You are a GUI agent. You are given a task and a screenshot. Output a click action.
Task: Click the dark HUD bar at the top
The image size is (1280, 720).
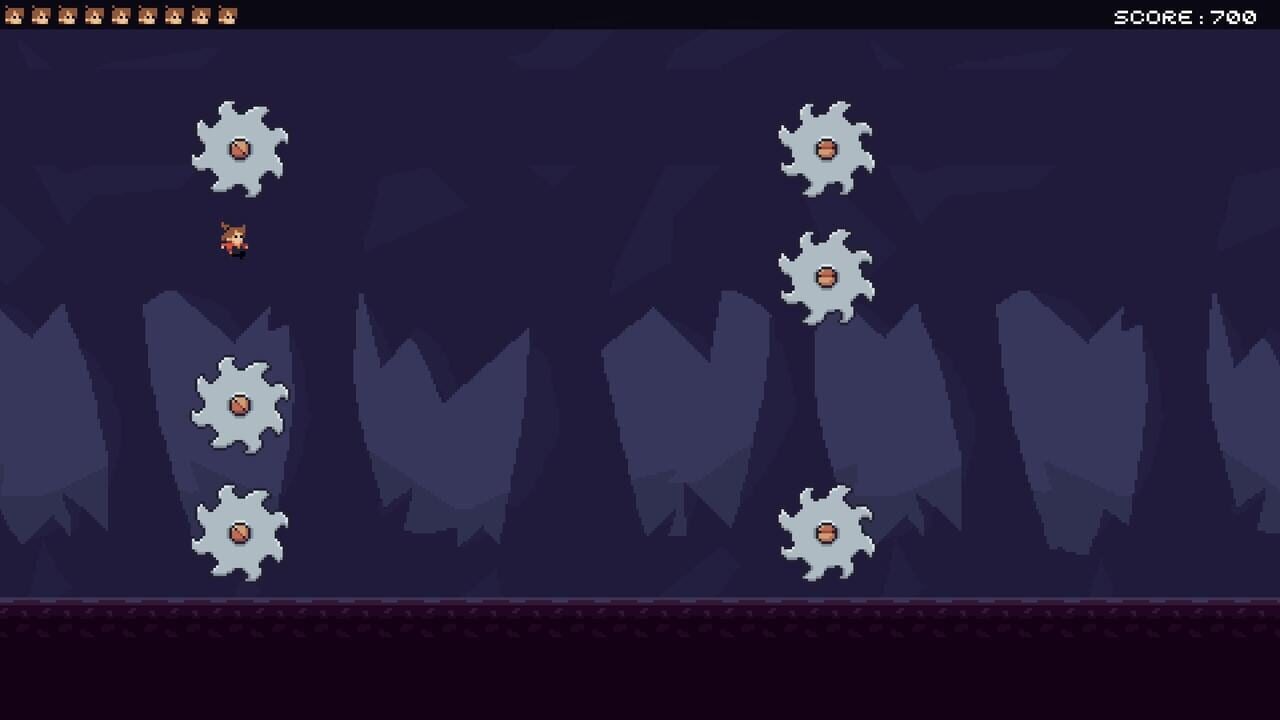tap(640, 15)
